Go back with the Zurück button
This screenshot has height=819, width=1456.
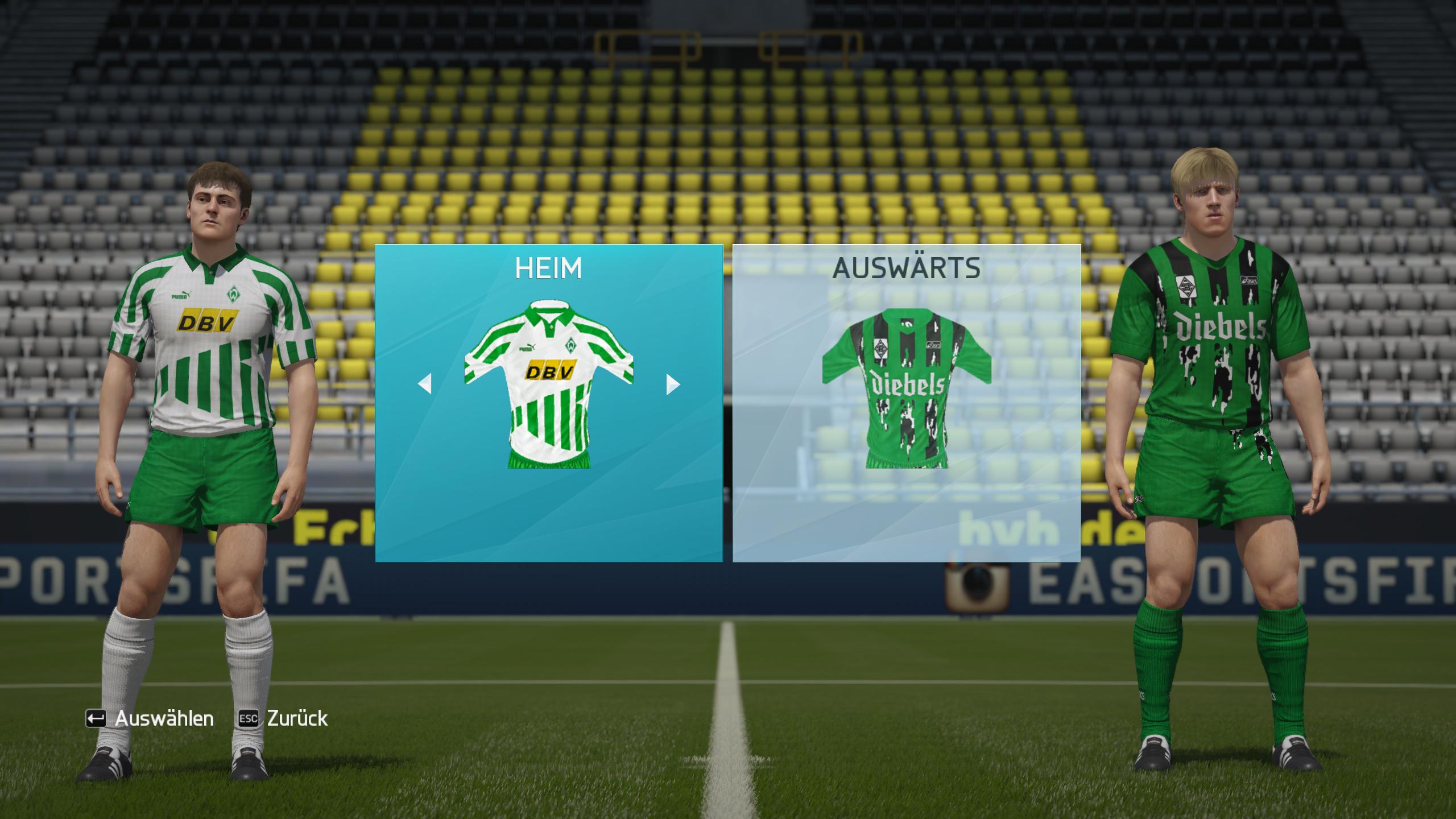pos(283,718)
